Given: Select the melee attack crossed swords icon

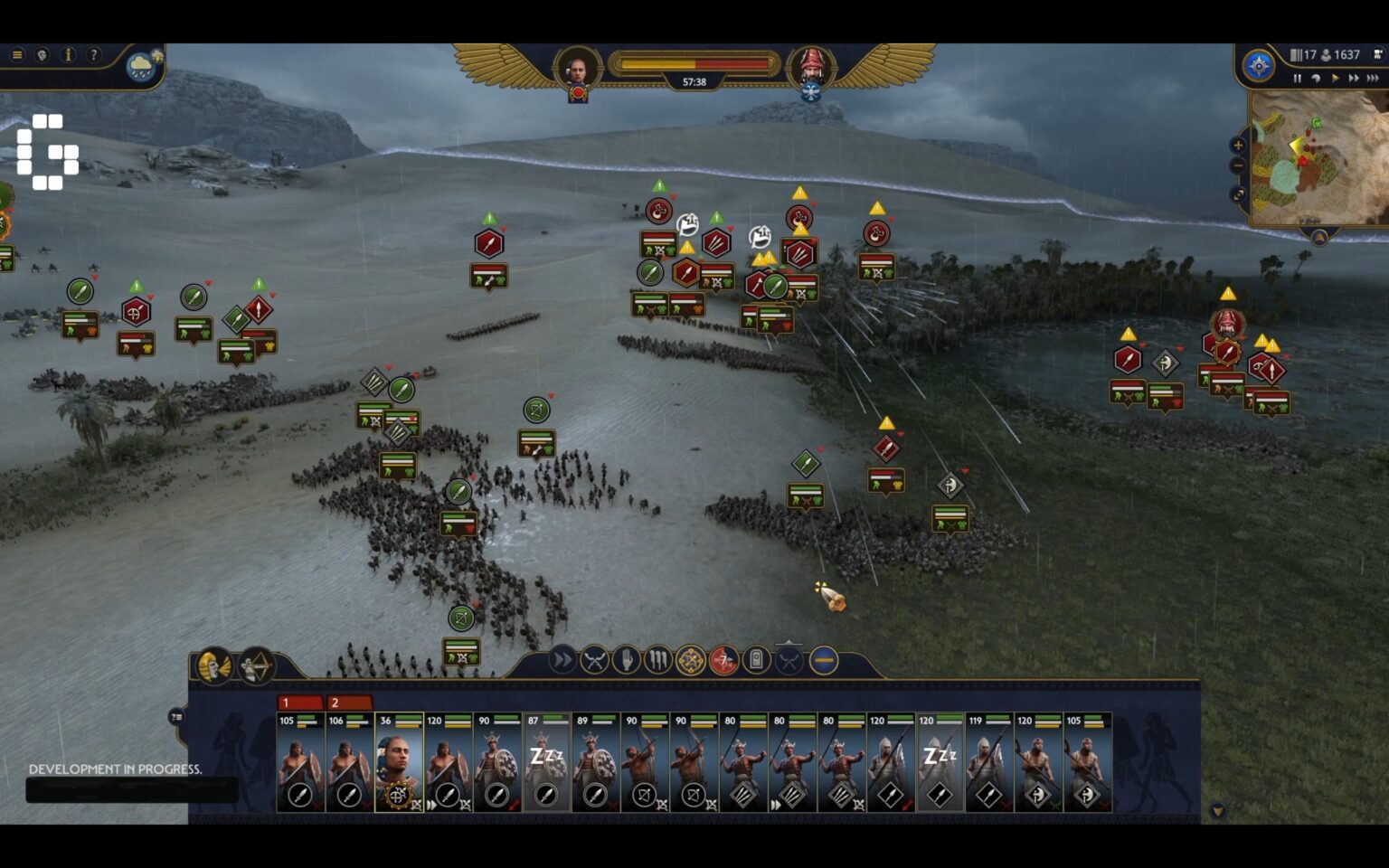Looking at the screenshot, I should [x=595, y=660].
